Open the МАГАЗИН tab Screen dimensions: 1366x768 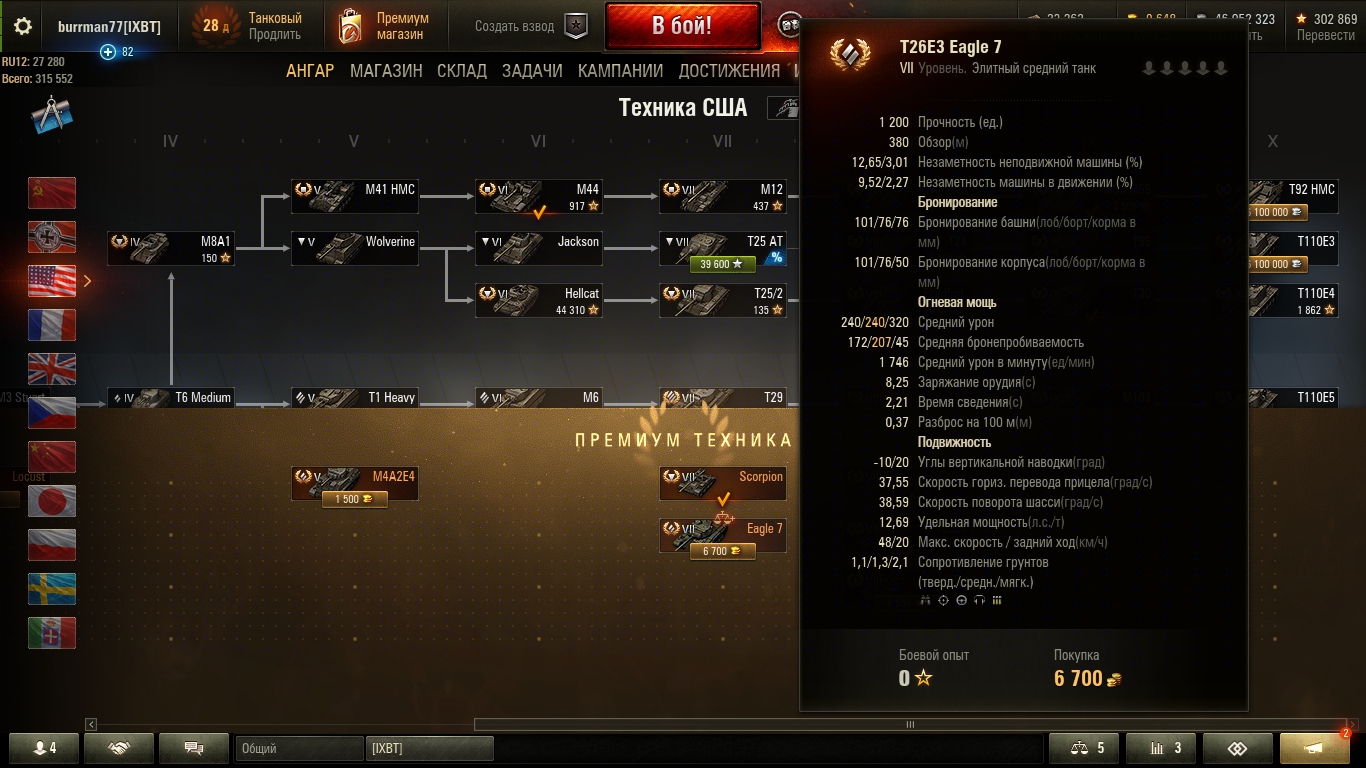[x=386, y=71]
